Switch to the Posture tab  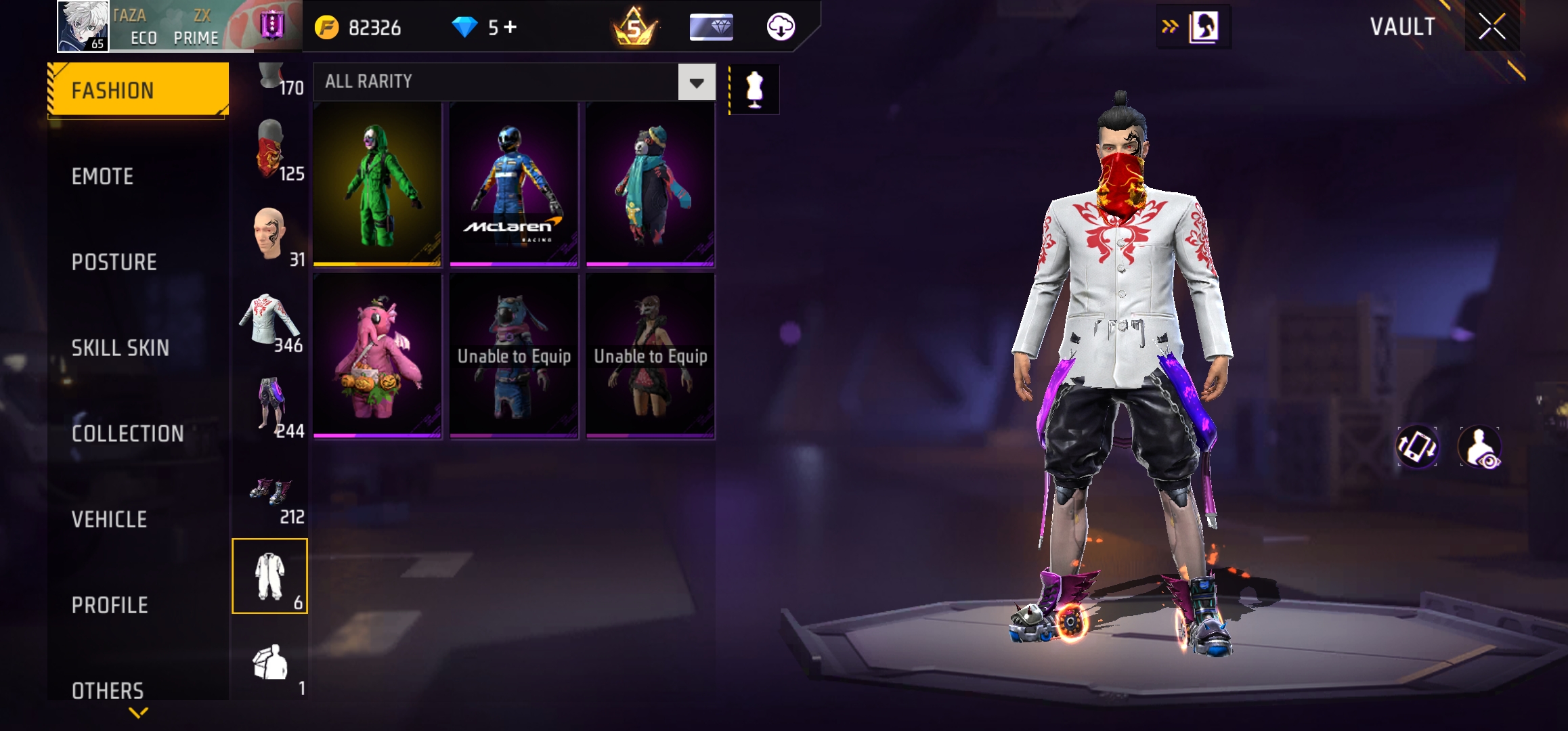(x=114, y=263)
